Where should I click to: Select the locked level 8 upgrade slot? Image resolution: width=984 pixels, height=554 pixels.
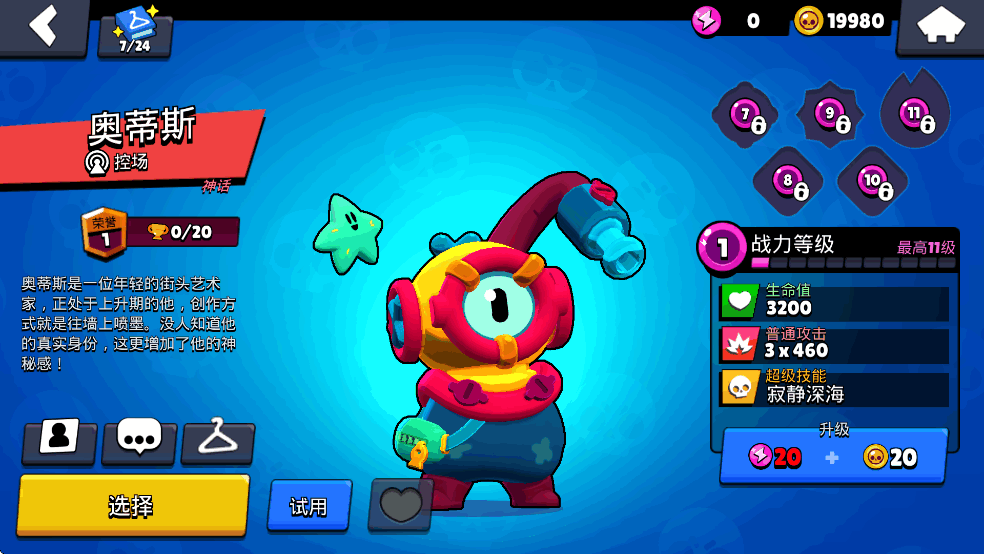pyautogui.click(x=788, y=182)
